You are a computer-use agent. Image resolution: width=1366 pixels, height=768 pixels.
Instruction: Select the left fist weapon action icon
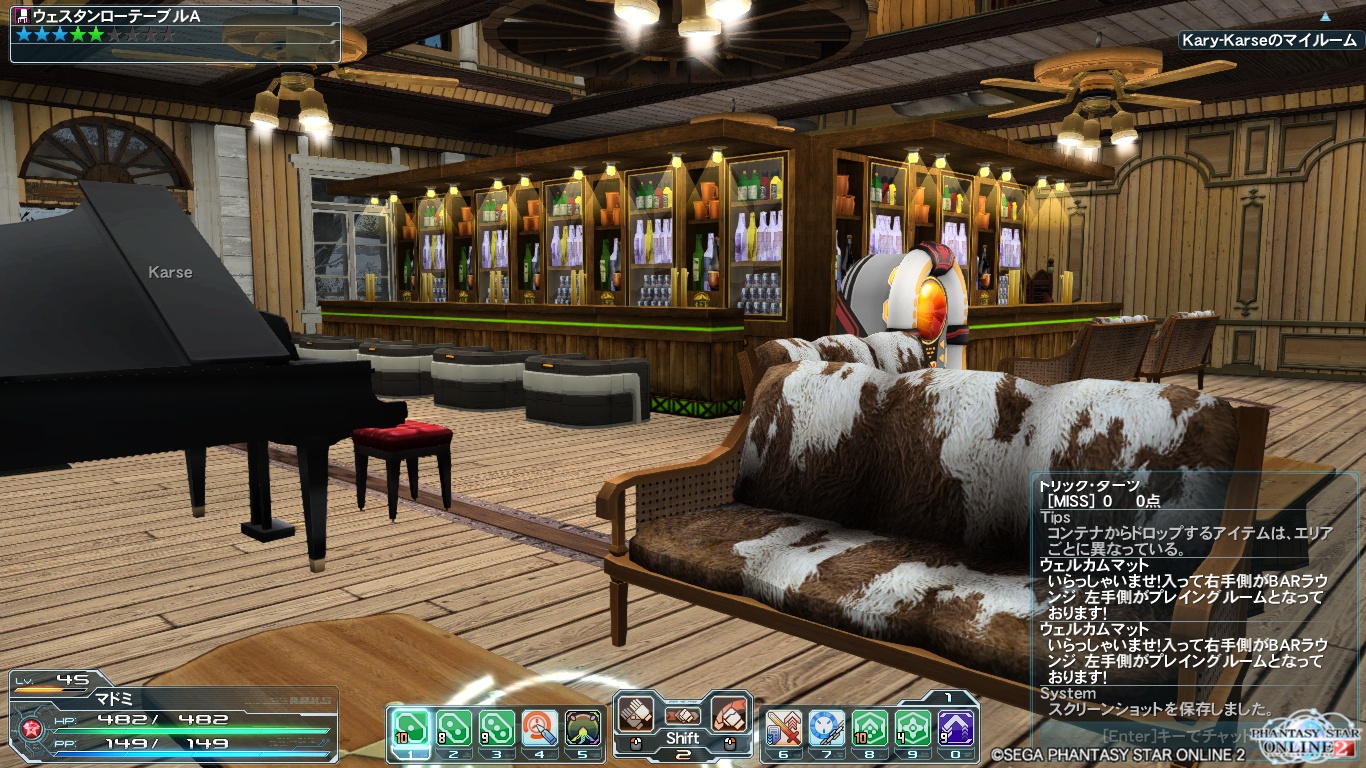[x=637, y=714]
